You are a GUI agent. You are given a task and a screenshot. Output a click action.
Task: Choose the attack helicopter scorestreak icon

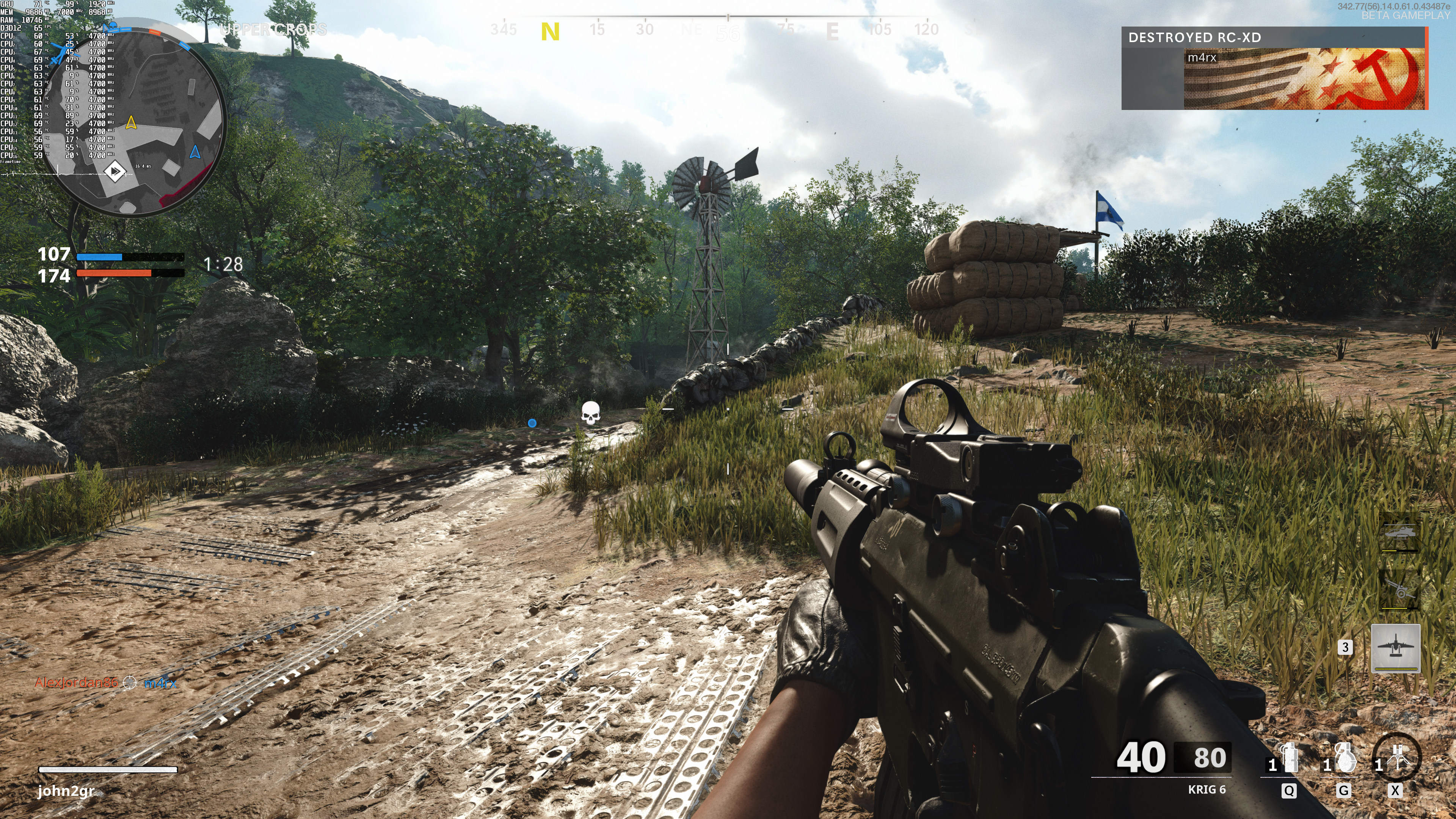click(x=1400, y=533)
